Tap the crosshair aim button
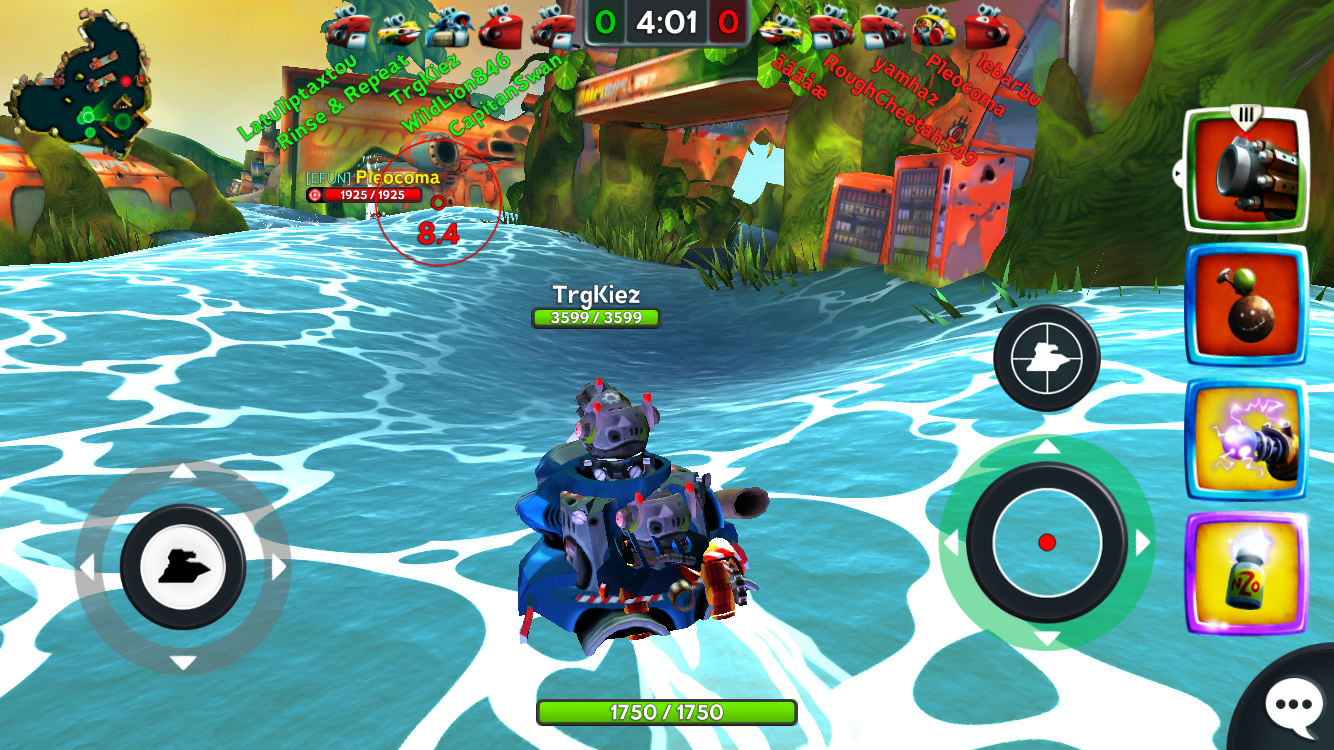The width and height of the screenshot is (1334, 750). point(1046,358)
